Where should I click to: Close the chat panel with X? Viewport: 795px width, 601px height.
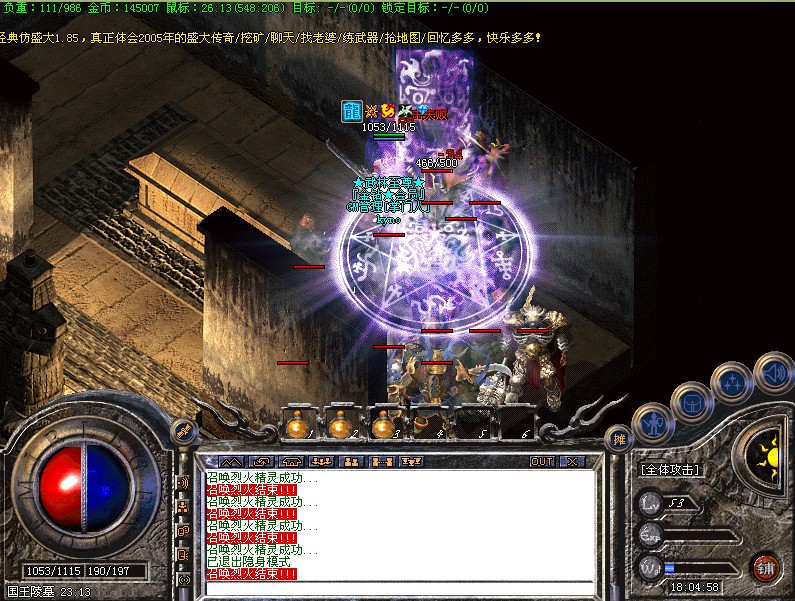(572, 462)
